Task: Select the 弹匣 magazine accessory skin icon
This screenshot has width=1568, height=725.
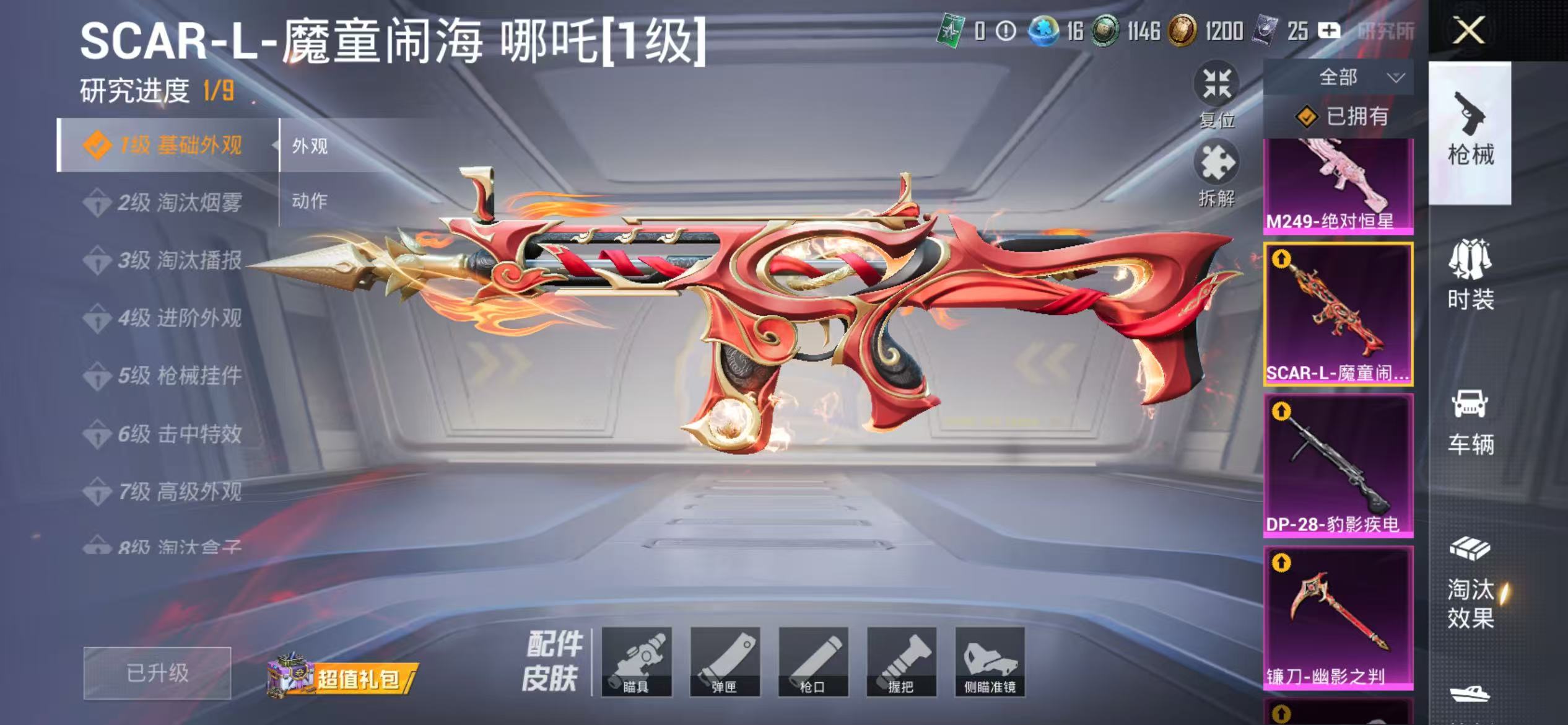Action: pyautogui.click(x=726, y=660)
